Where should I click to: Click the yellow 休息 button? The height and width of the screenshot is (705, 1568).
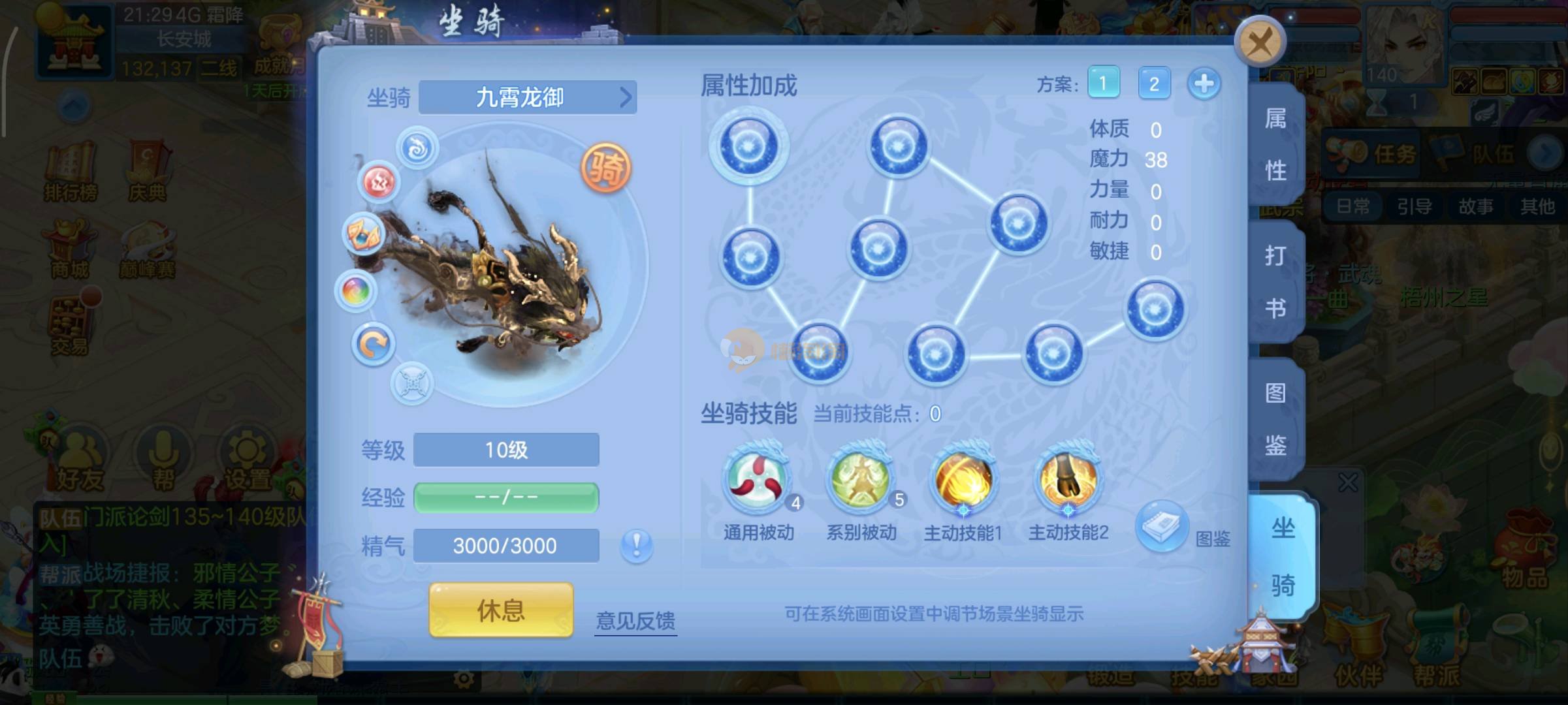coord(501,610)
